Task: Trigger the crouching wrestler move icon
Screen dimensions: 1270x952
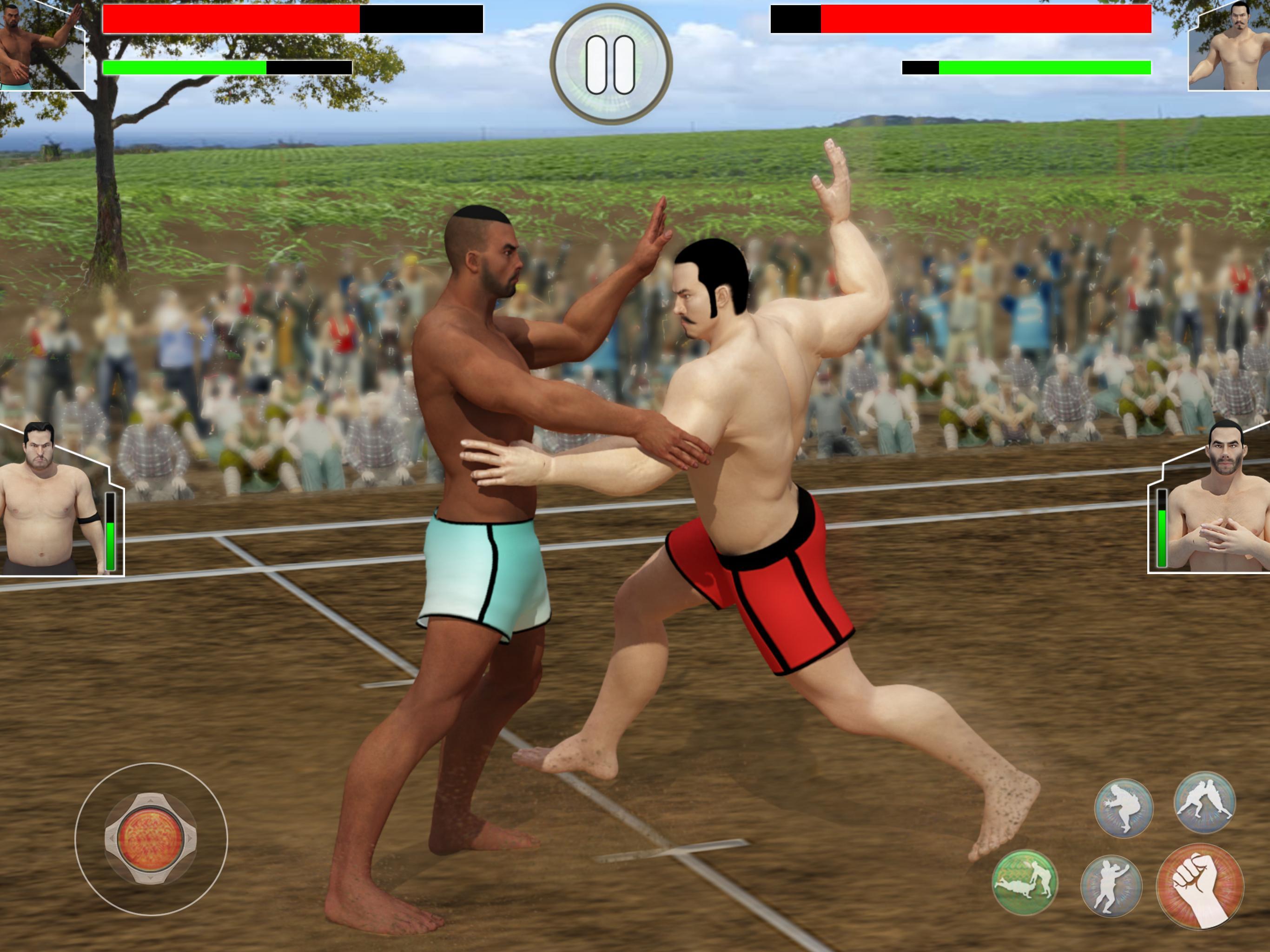Action: pyautogui.click(x=1124, y=807)
